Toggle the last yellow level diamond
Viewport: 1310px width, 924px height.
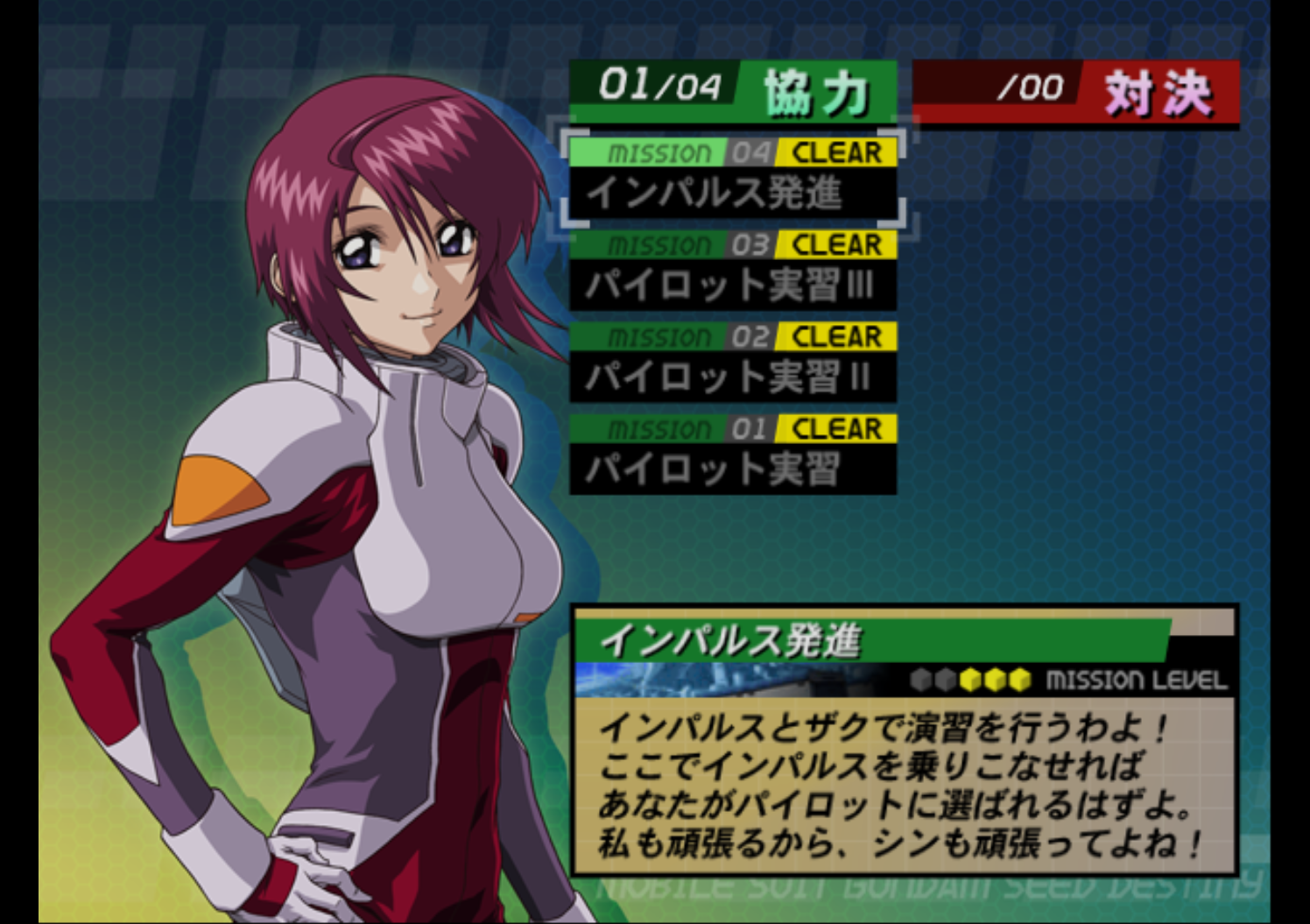point(1020,679)
